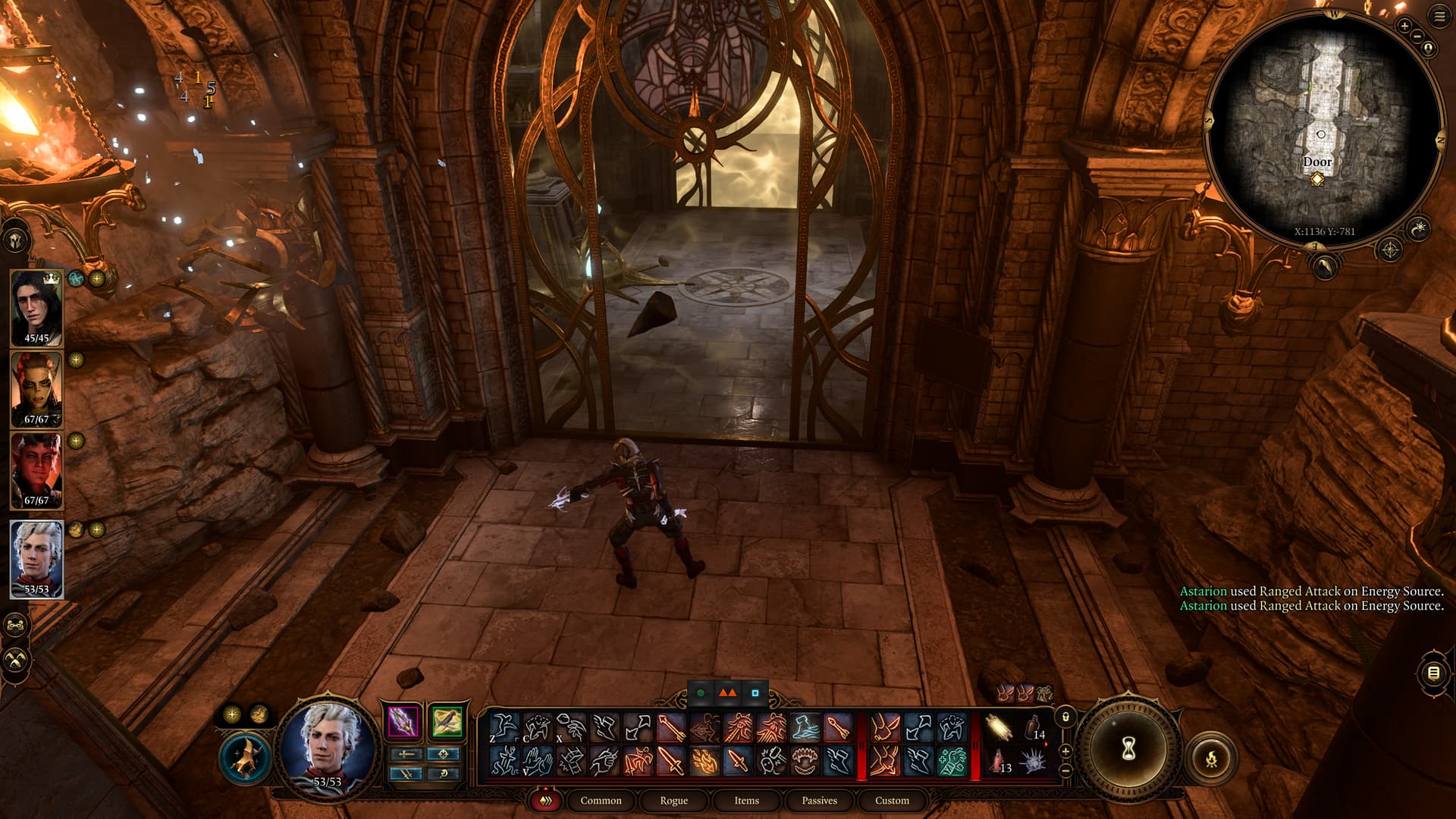The width and height of the screenshot is (1456, 819).
Task: Click the purple-bordered dagger weapon slot
Action: [403, 721]
